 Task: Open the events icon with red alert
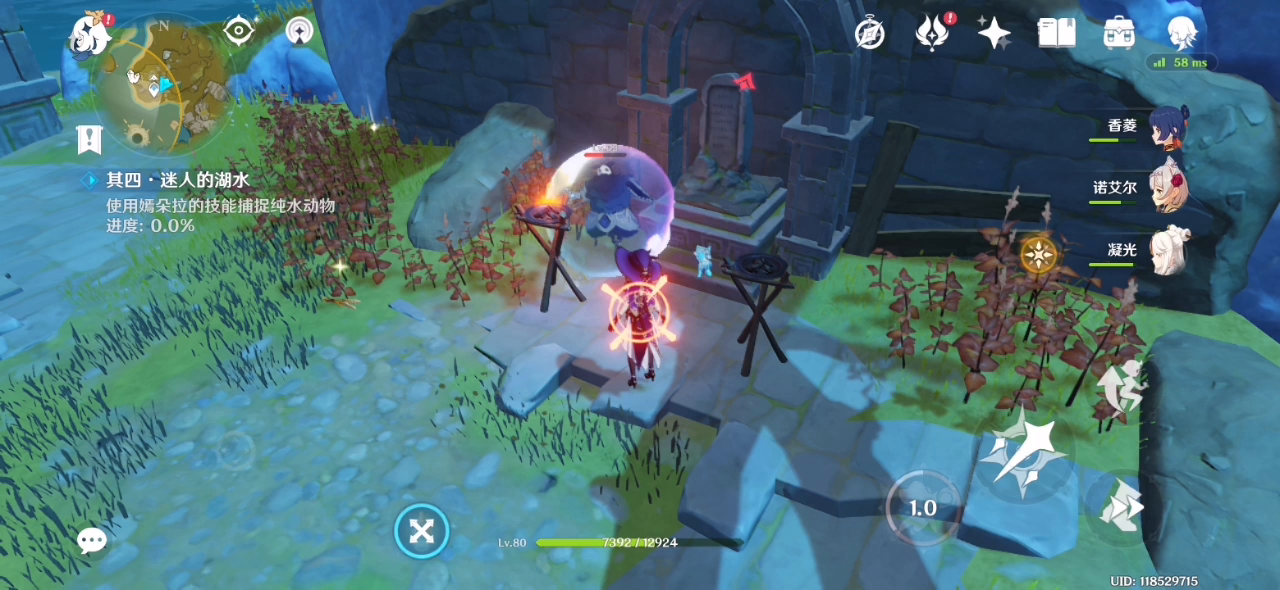pyautogui.click(x=932, y=34)
